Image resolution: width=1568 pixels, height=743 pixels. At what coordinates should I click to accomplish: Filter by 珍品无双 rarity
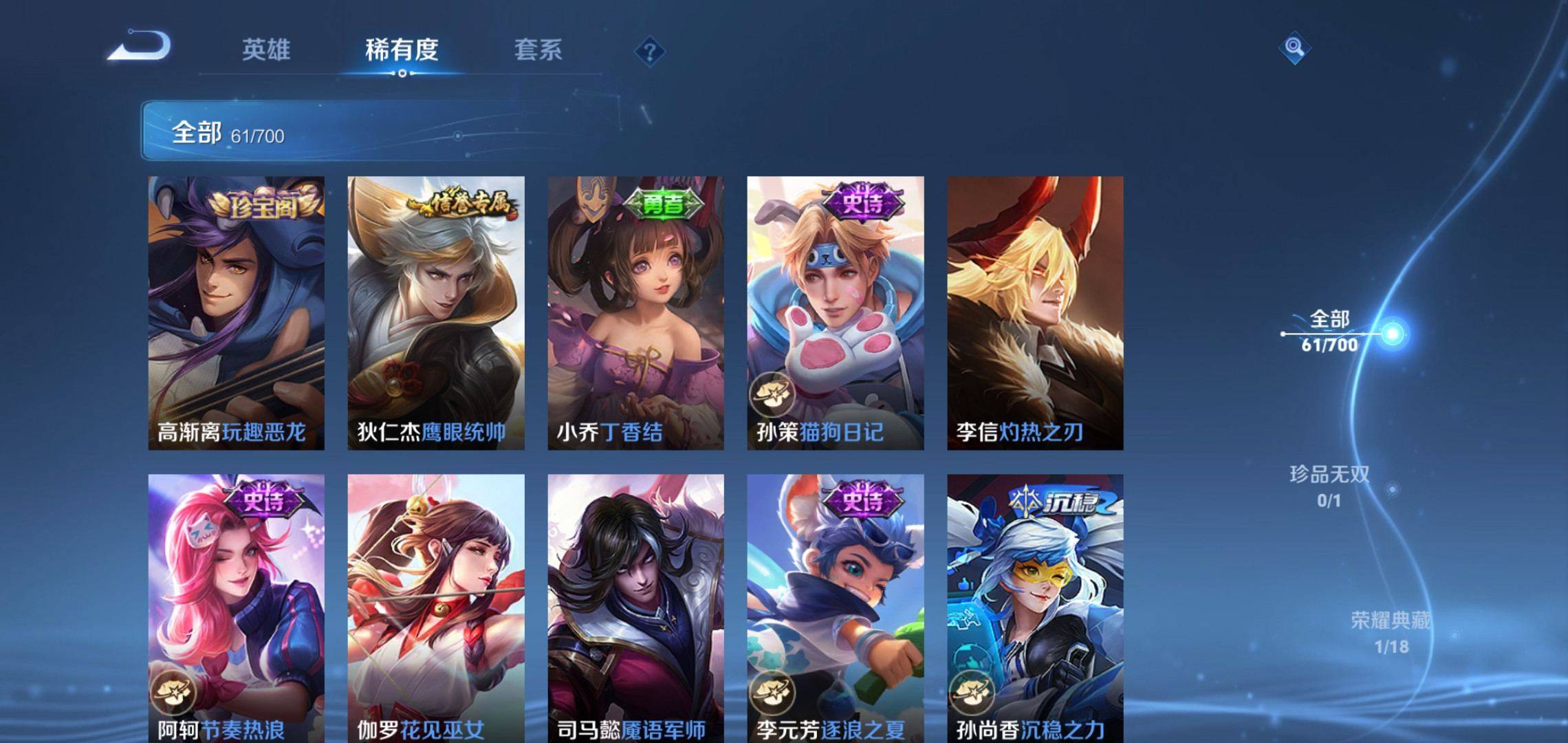click(1329, 486)
